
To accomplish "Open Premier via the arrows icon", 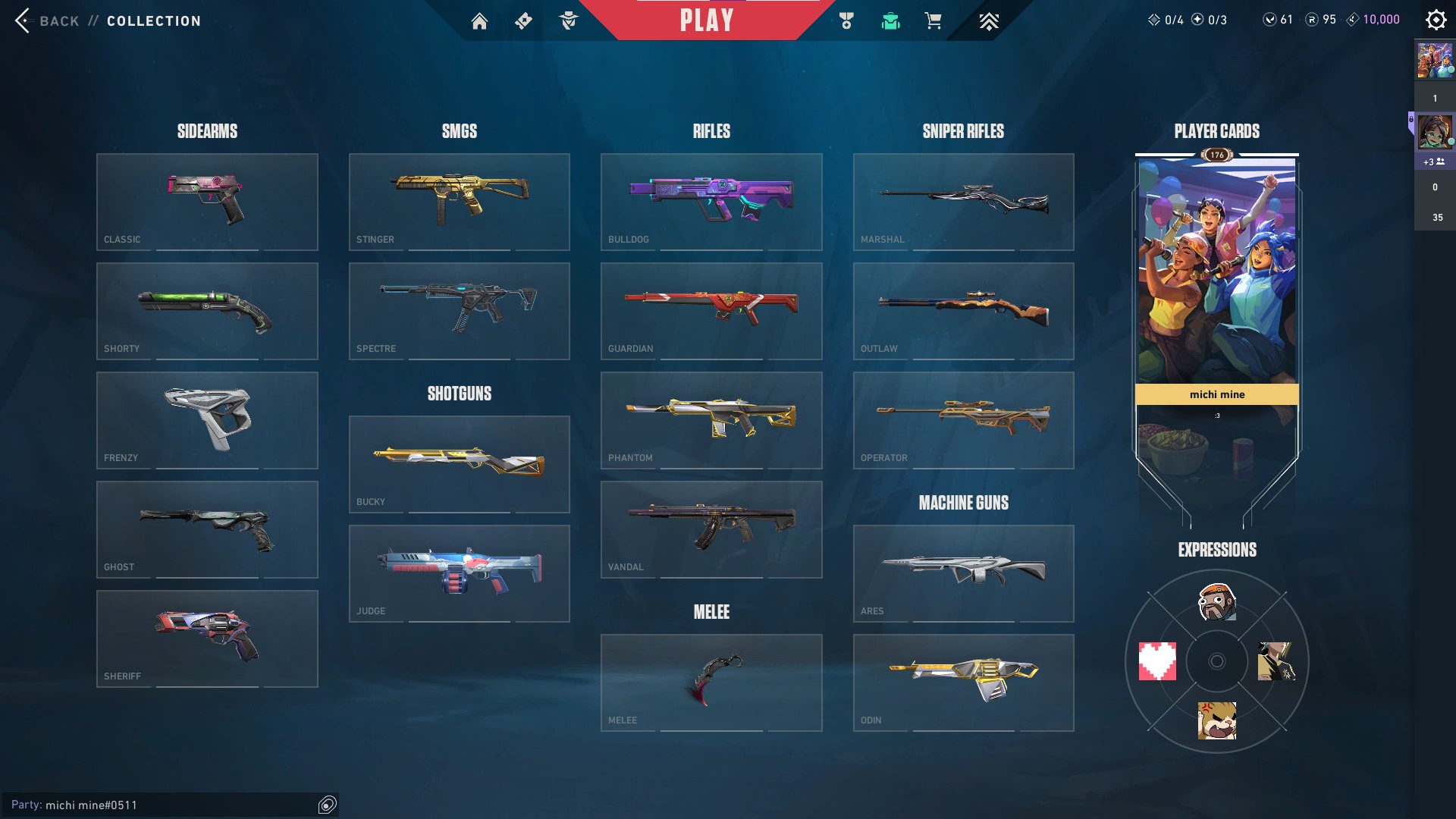I will coord(988,21).
